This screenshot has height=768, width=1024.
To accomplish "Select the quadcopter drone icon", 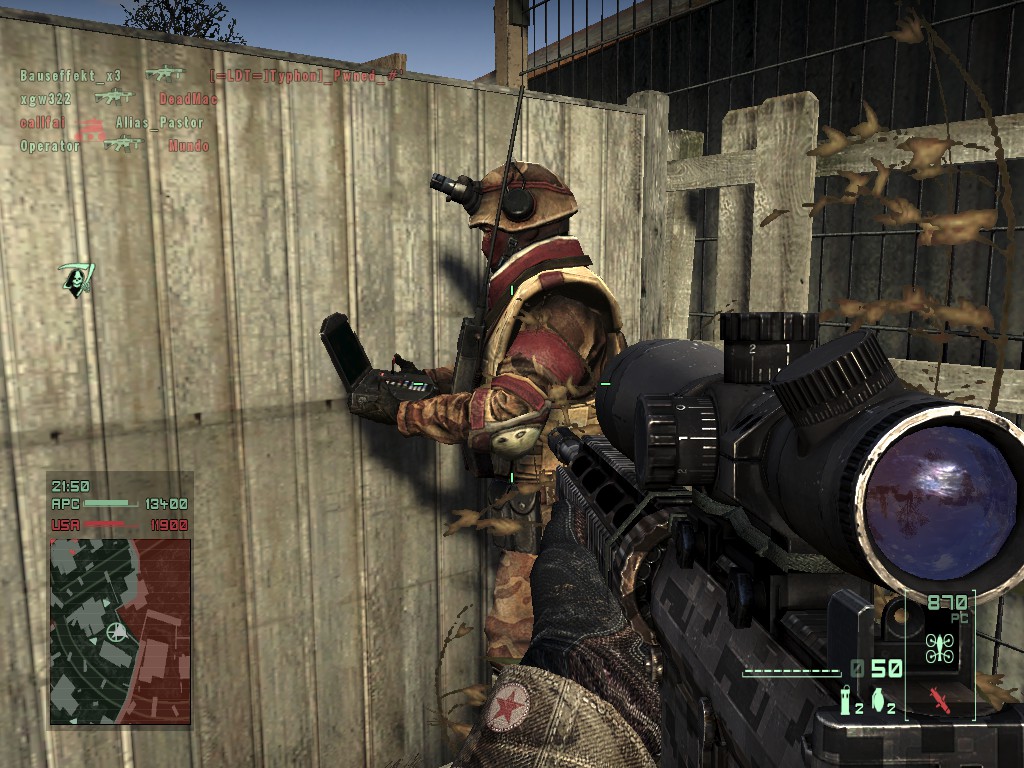I will click(x=941, y=648).
